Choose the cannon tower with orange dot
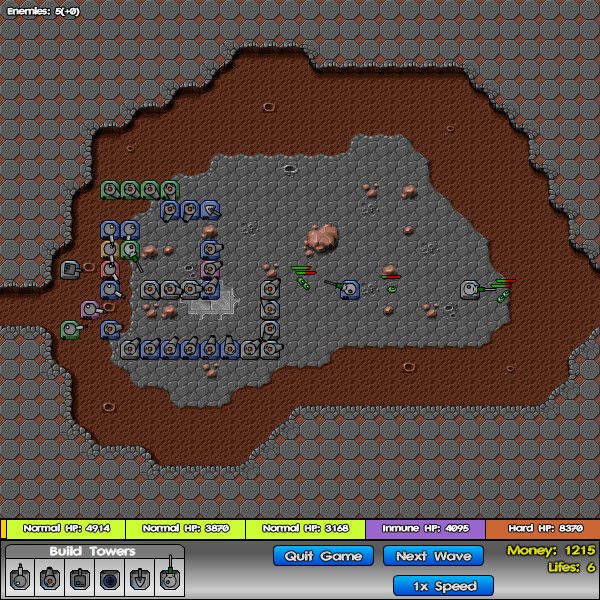The height and width of the screenshot is (600, 600). click(x=49, y=577)
